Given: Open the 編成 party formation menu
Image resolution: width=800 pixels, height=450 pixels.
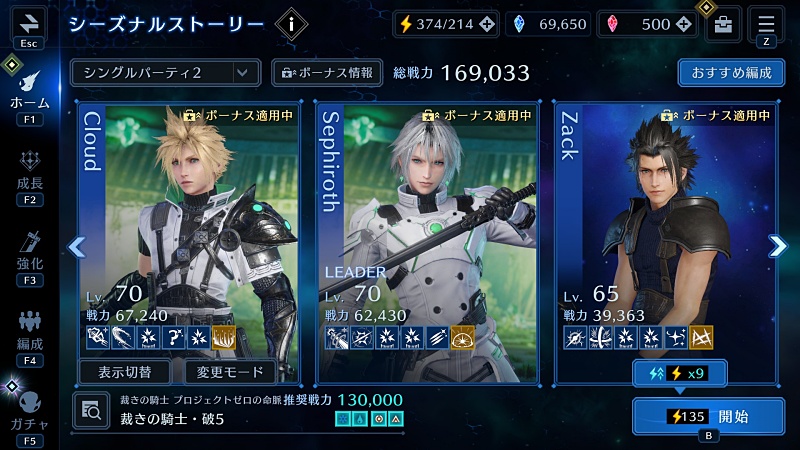Looking at the screenshot, I should tap(29, 333).
